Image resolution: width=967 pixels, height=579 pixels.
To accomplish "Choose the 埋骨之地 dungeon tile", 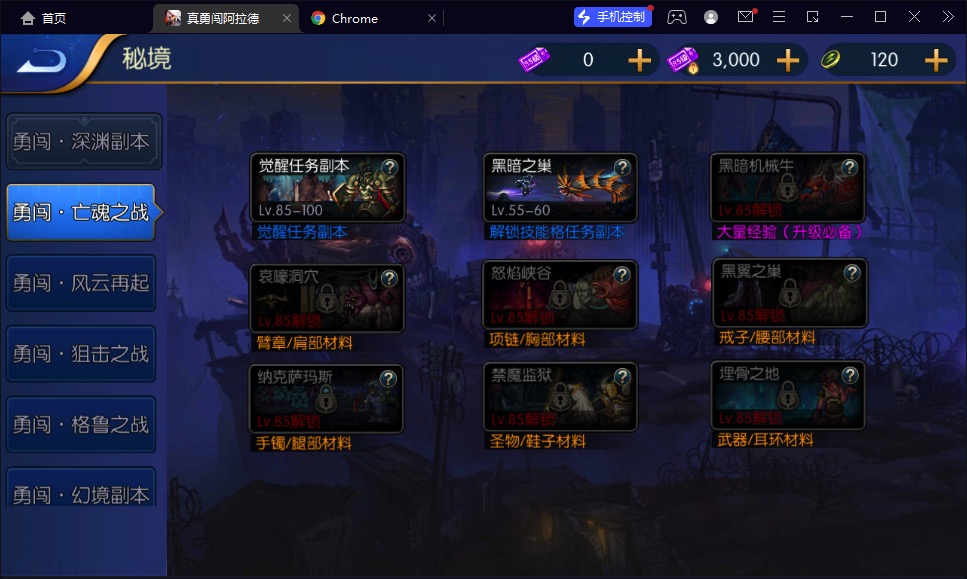I will point(790,395).
